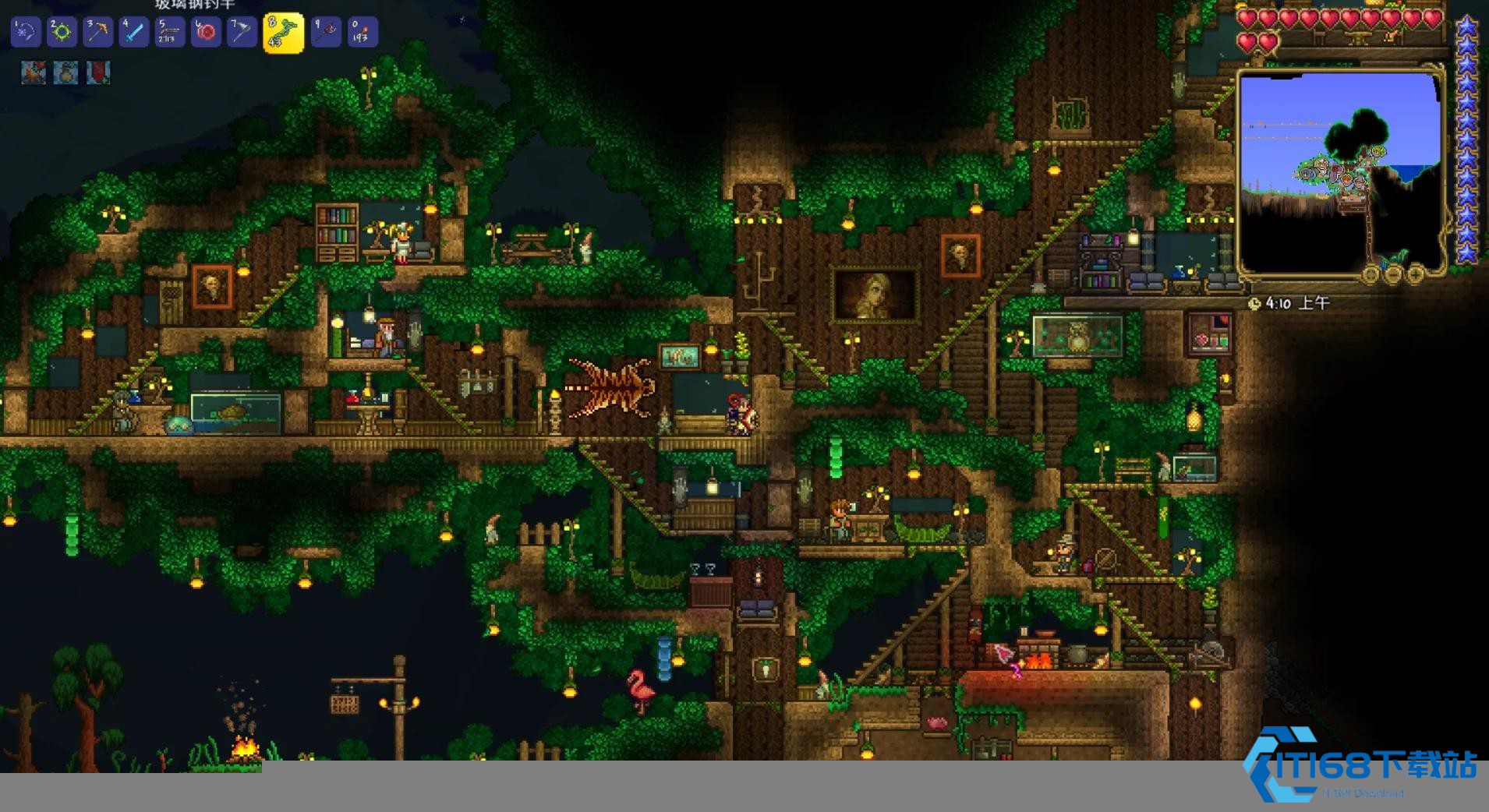
Task: Click the red banner buff icon
Action: click(98, 73)
